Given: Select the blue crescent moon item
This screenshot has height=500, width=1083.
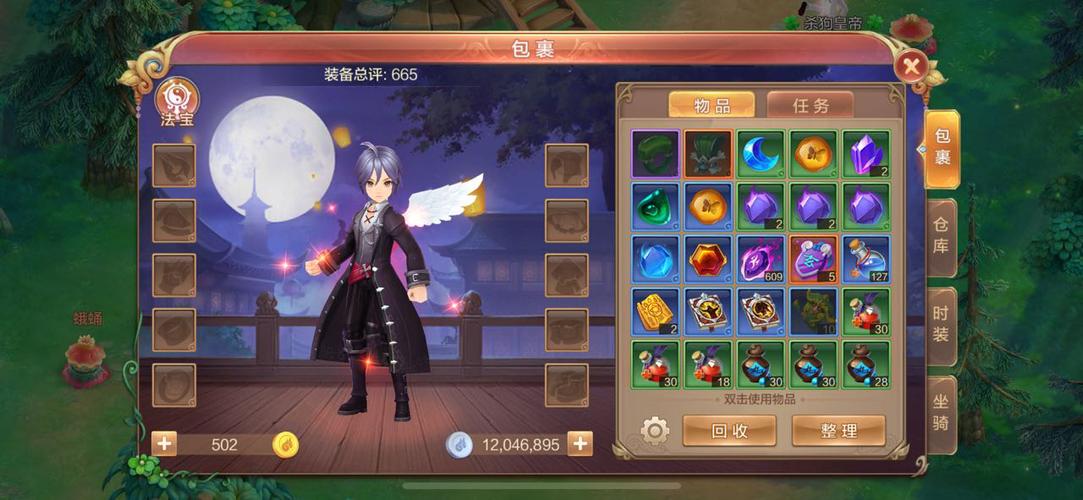Looking at the screenshot, I should (x=761, y=154).
